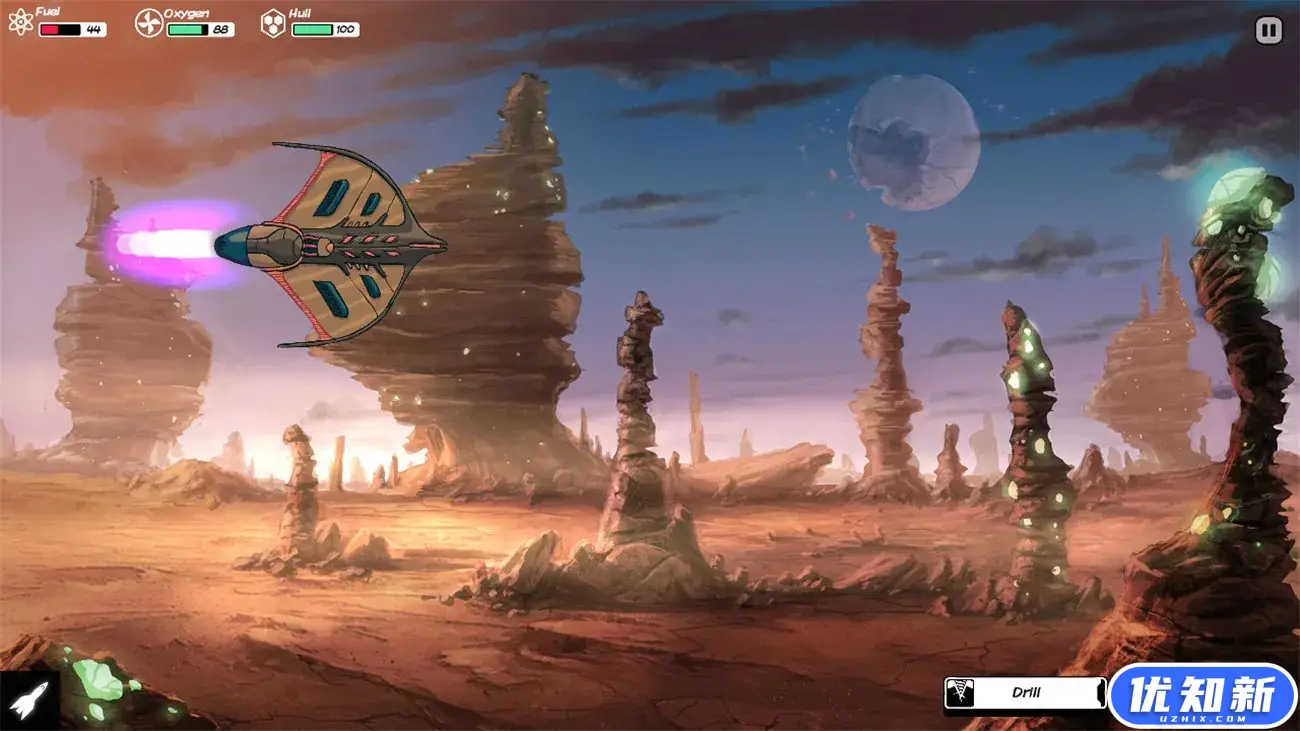Open the rocket ship menu

pos(28,699)
